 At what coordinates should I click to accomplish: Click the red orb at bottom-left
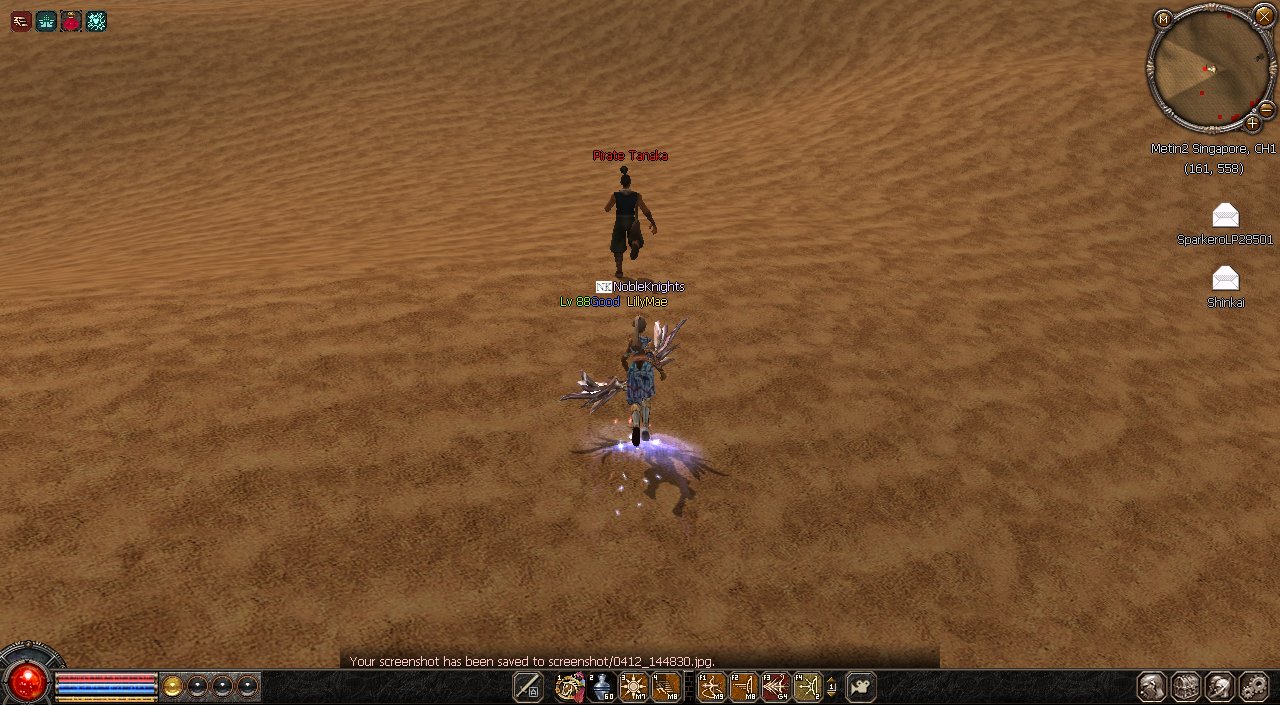tap(27, 682)
